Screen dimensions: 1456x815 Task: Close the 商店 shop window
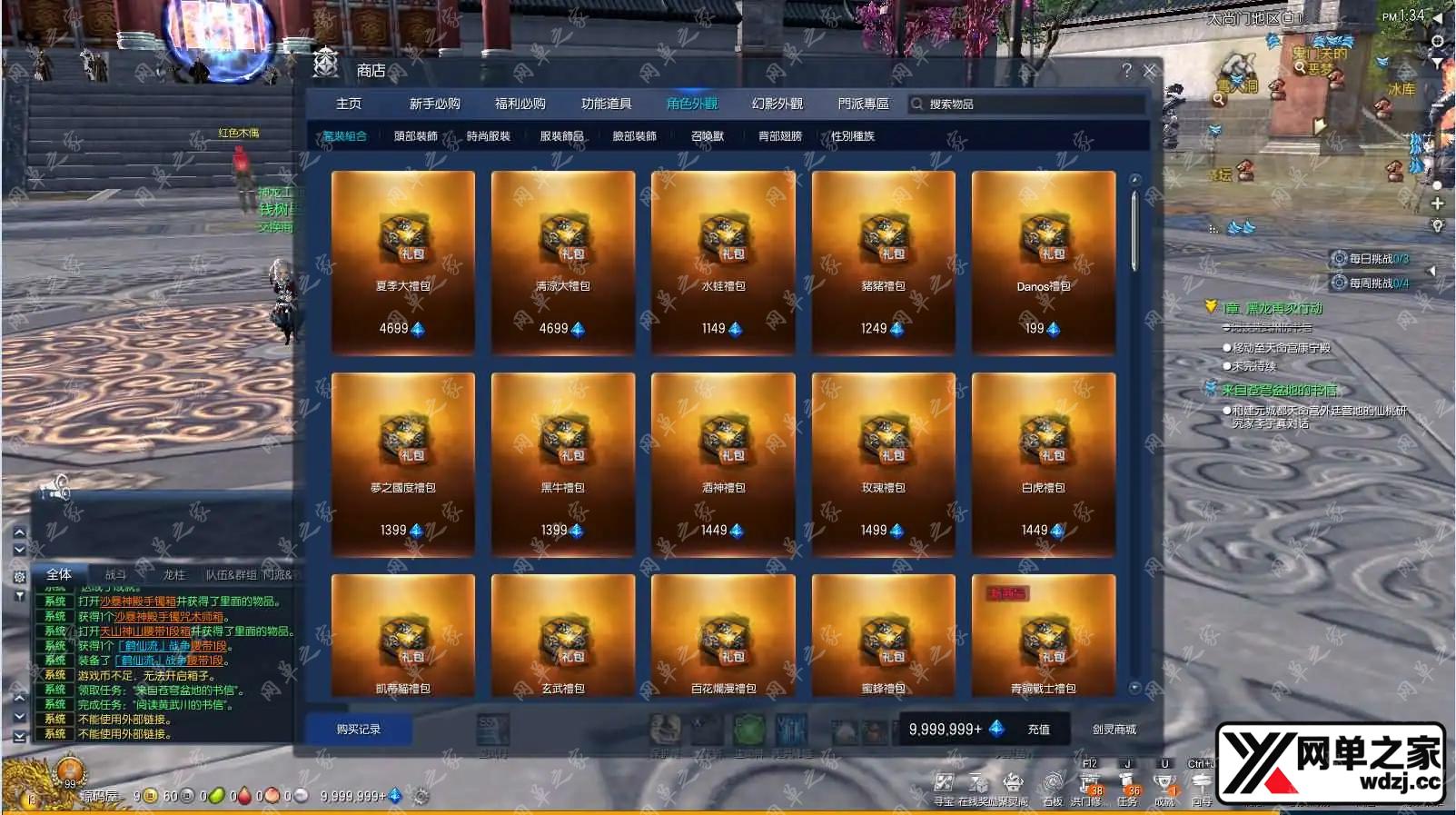[1149, 70]
